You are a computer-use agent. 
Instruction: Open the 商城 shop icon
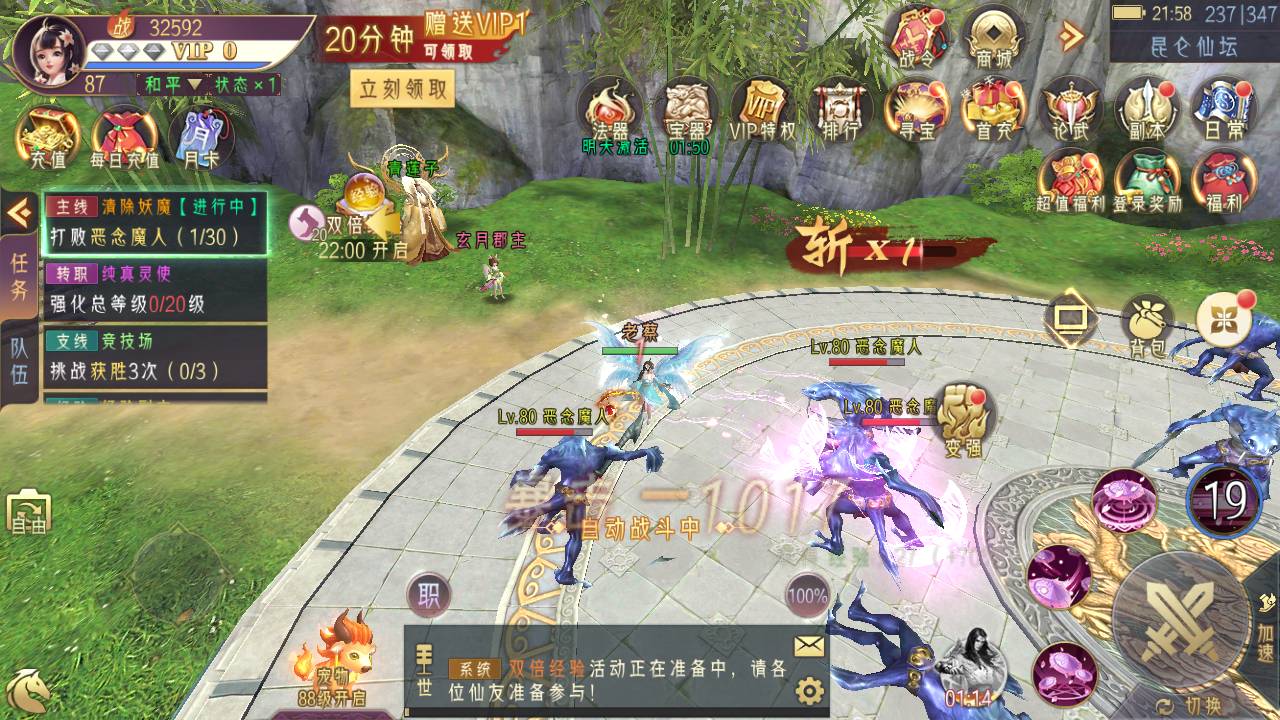click(x=993, y=38)
